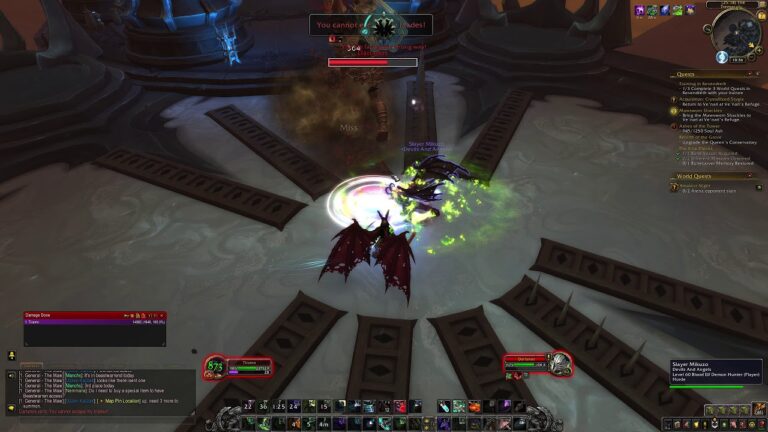Image resolution: width=768 pixels, height=432 pixels.
Task: Click the first purple buff icon
Action: pos(639,11)
